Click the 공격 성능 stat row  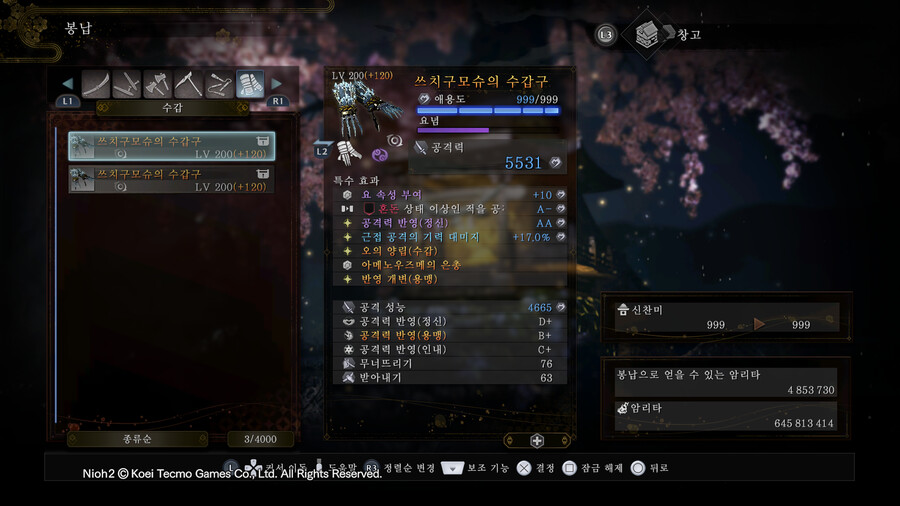point(450,307)
